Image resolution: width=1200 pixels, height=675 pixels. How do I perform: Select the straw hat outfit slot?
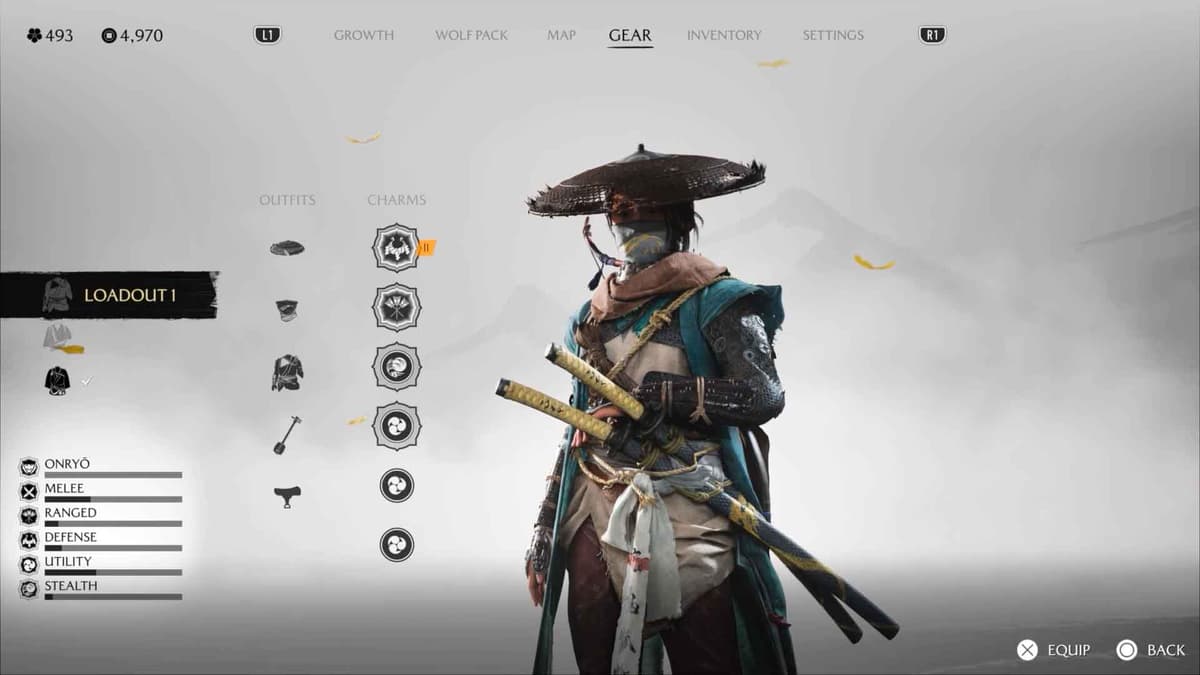(287, 248)
